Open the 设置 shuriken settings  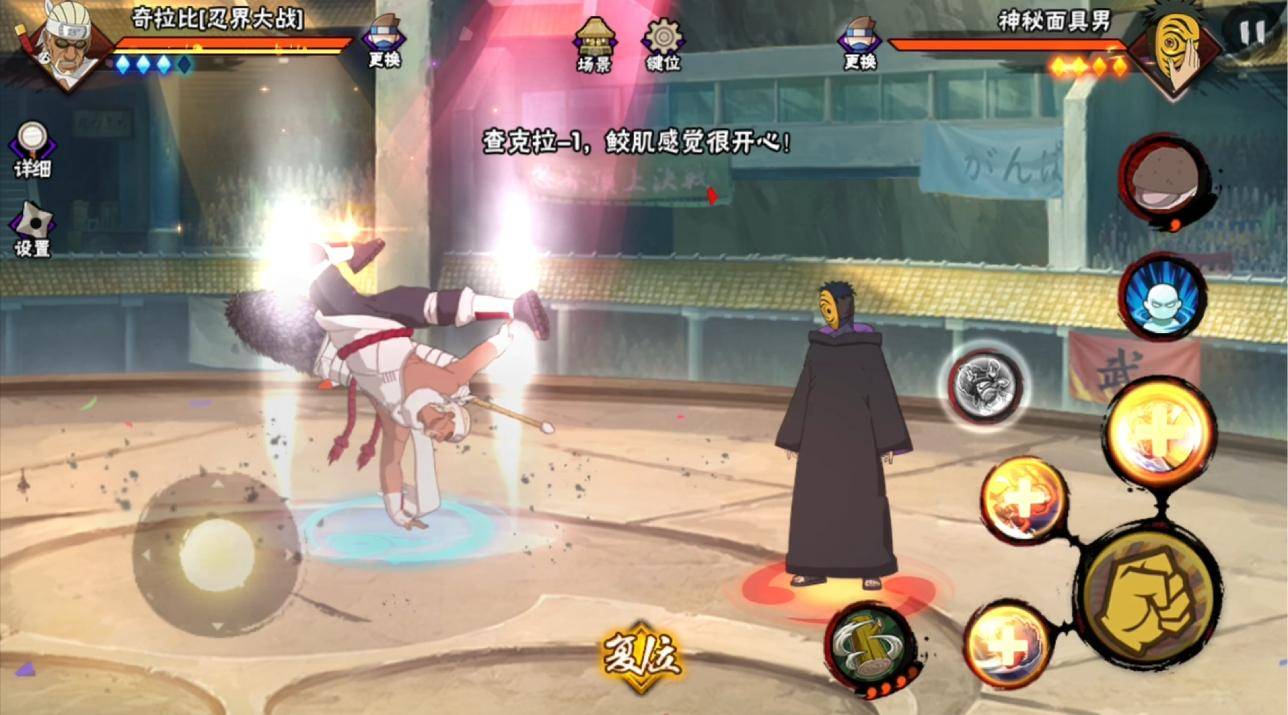click(x=32, y=229)
